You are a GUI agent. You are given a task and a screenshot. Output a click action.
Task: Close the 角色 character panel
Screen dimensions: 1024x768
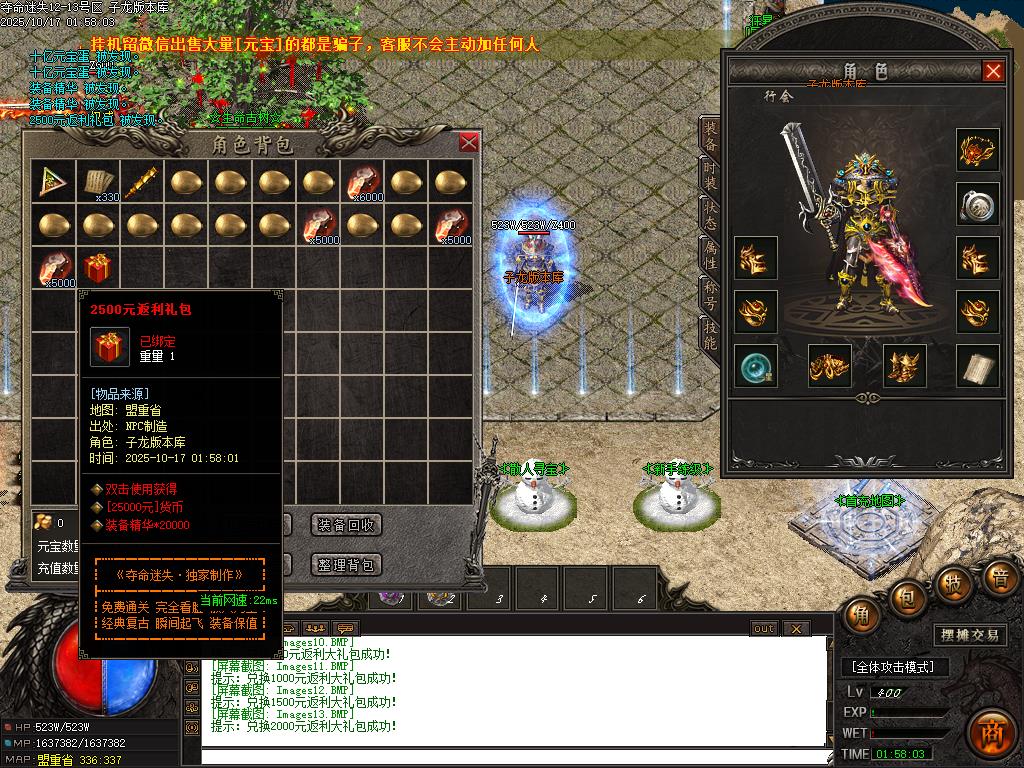click(993, 71)
